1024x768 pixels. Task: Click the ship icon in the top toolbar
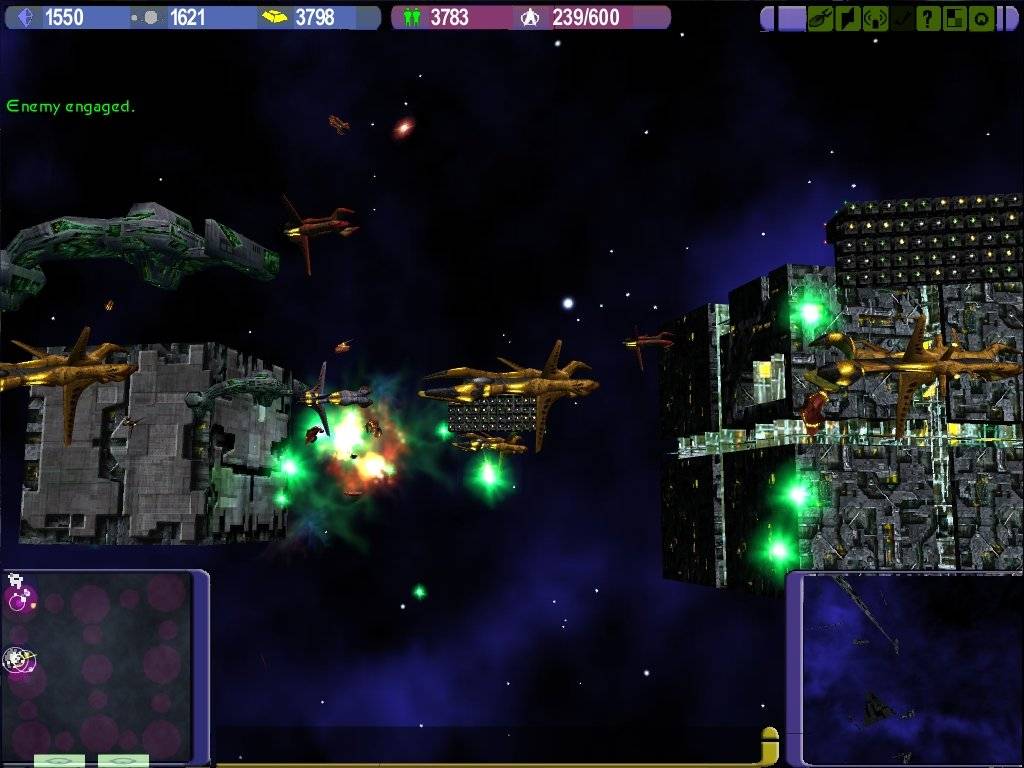tap(821, 18)
